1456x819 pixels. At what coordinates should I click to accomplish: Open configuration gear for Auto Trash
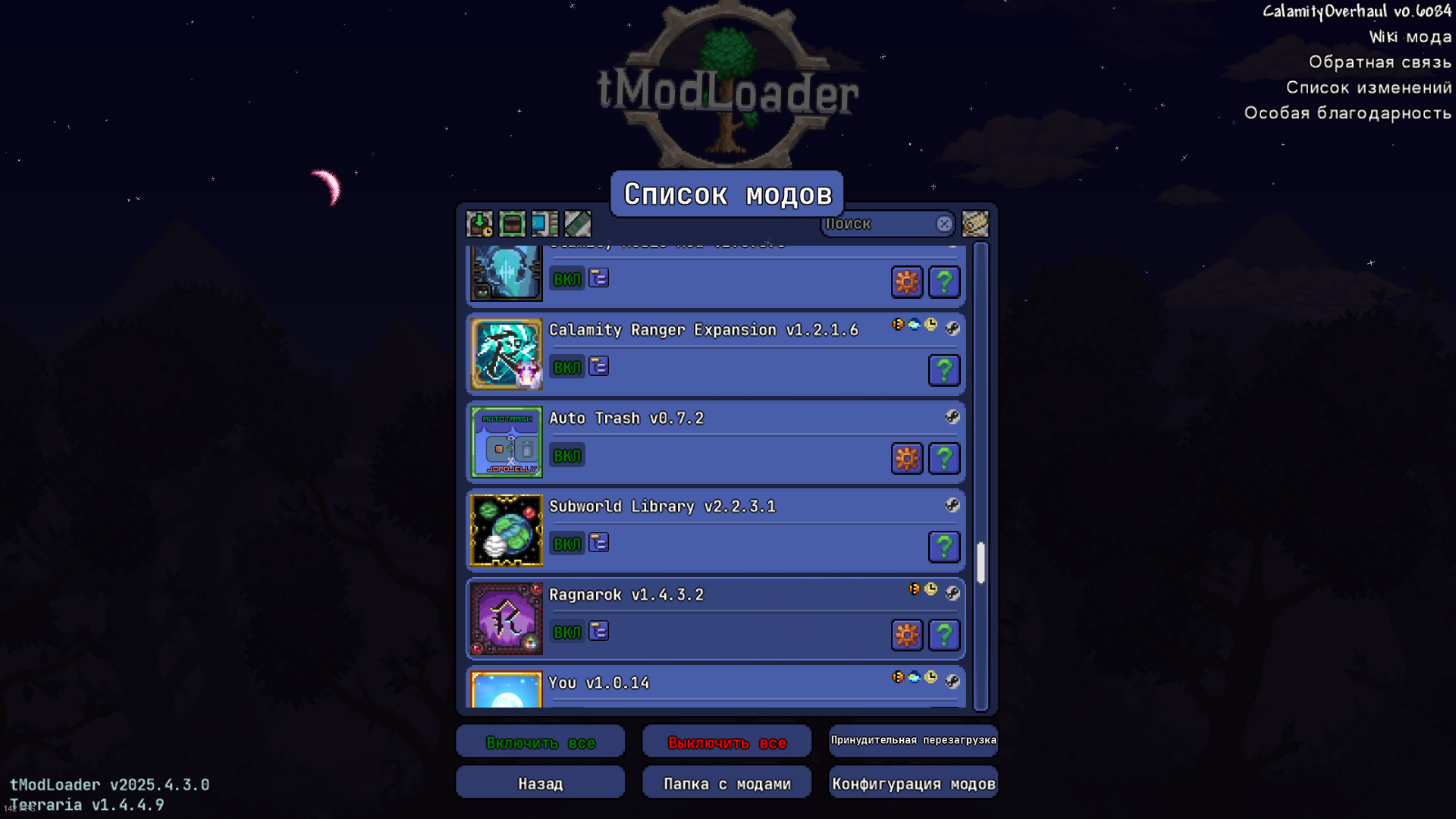tap(907, 458)
